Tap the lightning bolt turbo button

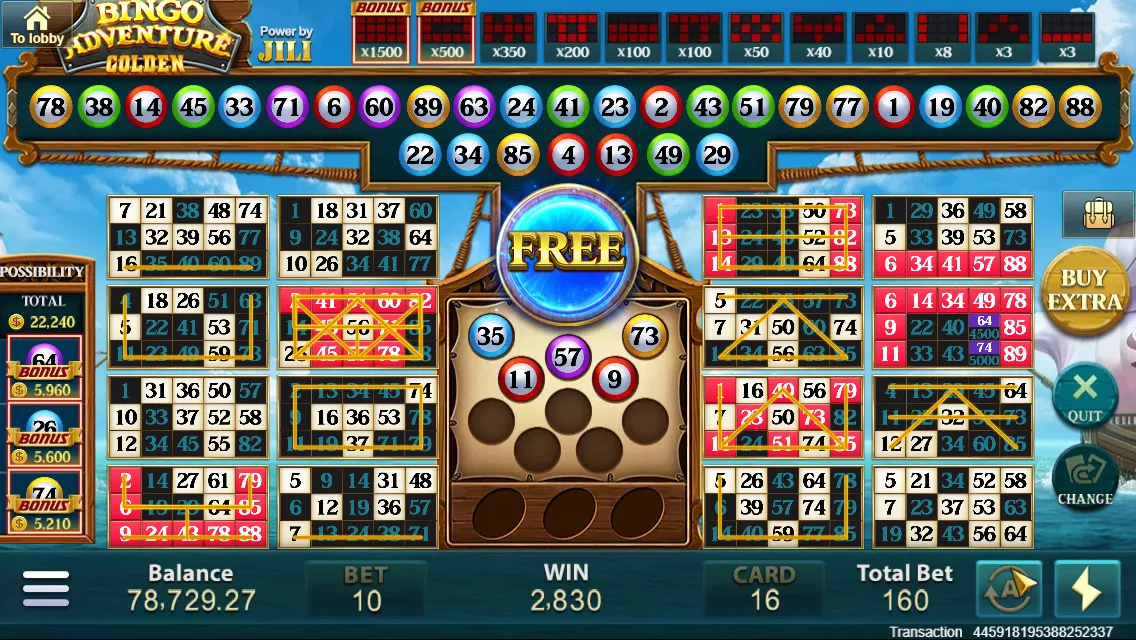pos(1086,591)
